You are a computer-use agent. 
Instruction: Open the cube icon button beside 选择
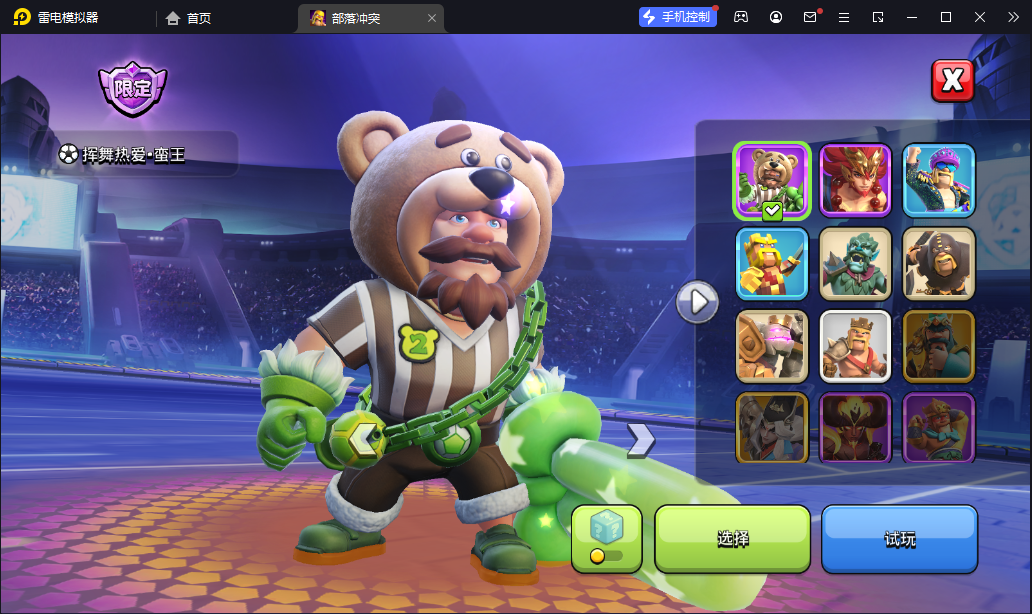tap(606, 538)
